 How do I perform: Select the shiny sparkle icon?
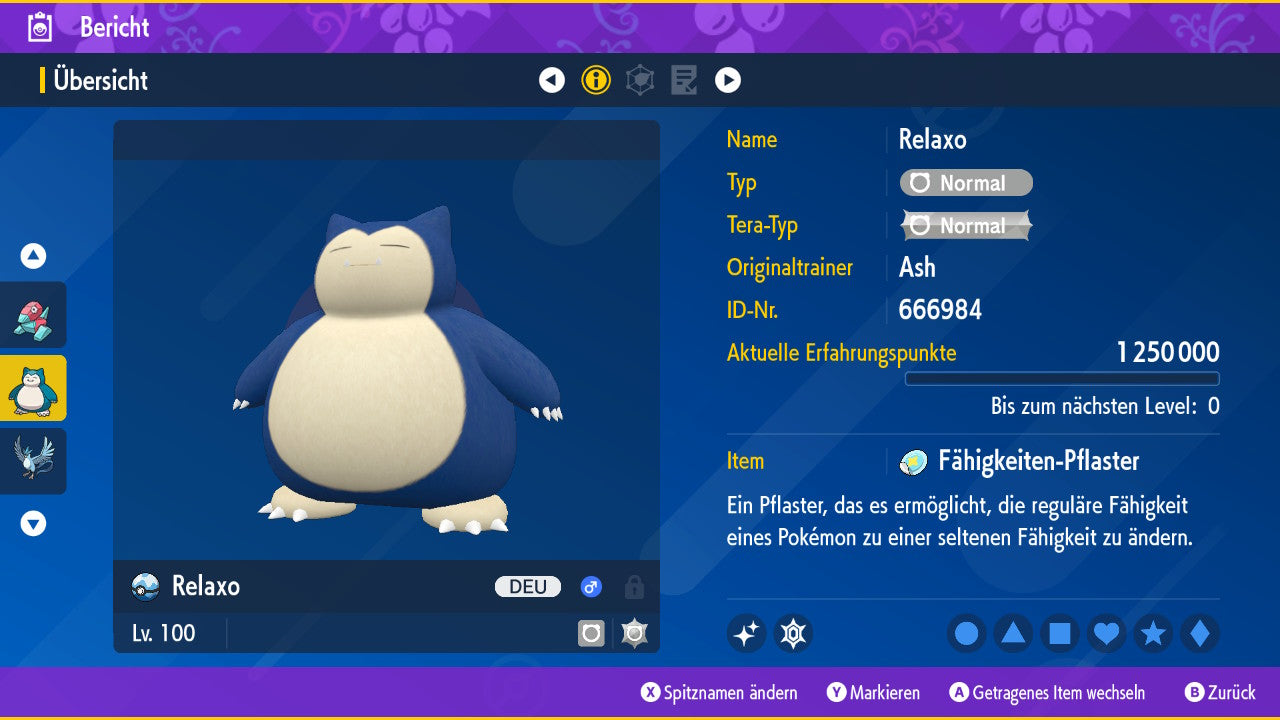point(746,633)
